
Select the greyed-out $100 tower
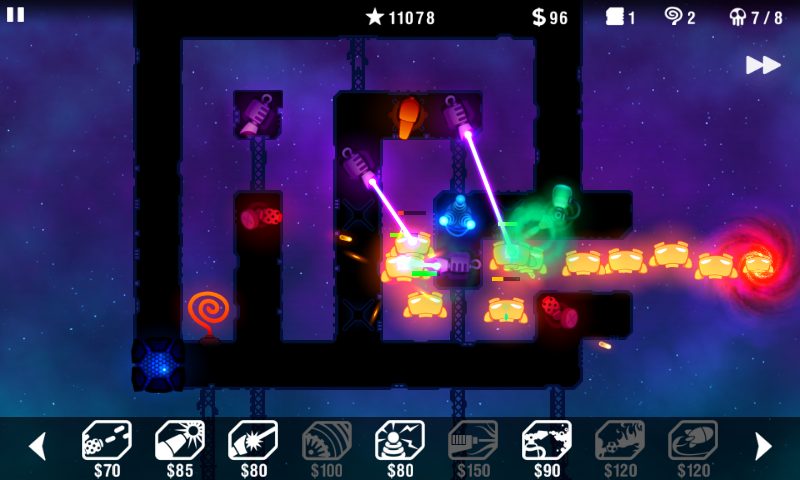coord(327,441)
